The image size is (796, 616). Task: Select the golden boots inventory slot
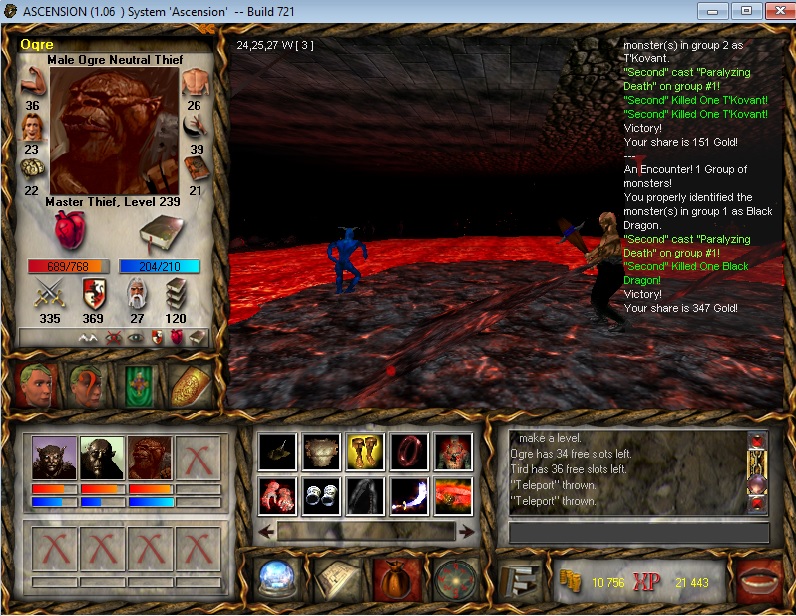(366, 452)
